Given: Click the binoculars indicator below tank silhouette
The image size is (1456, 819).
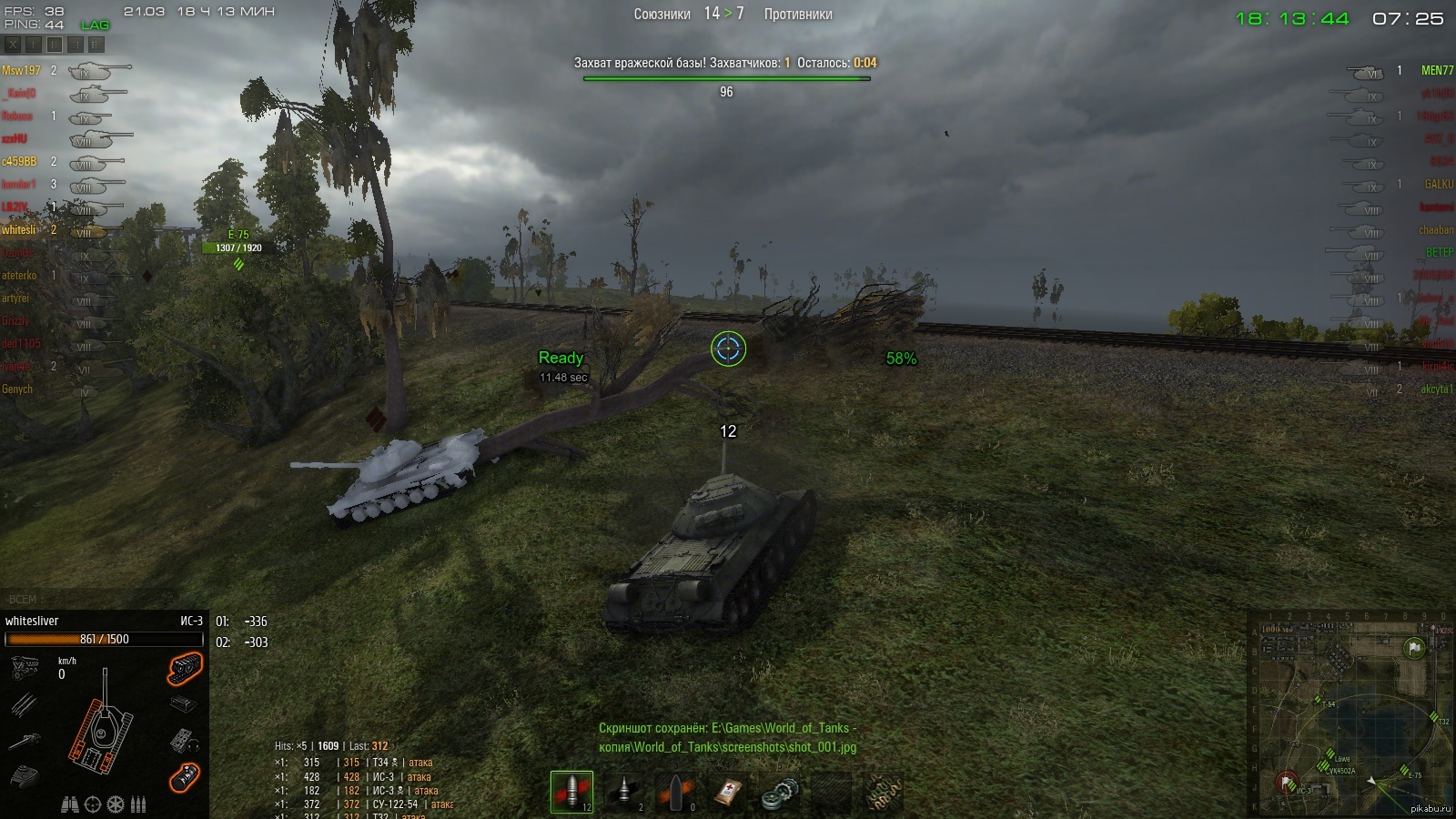Looking at the screenshot, I should point(71,804).
